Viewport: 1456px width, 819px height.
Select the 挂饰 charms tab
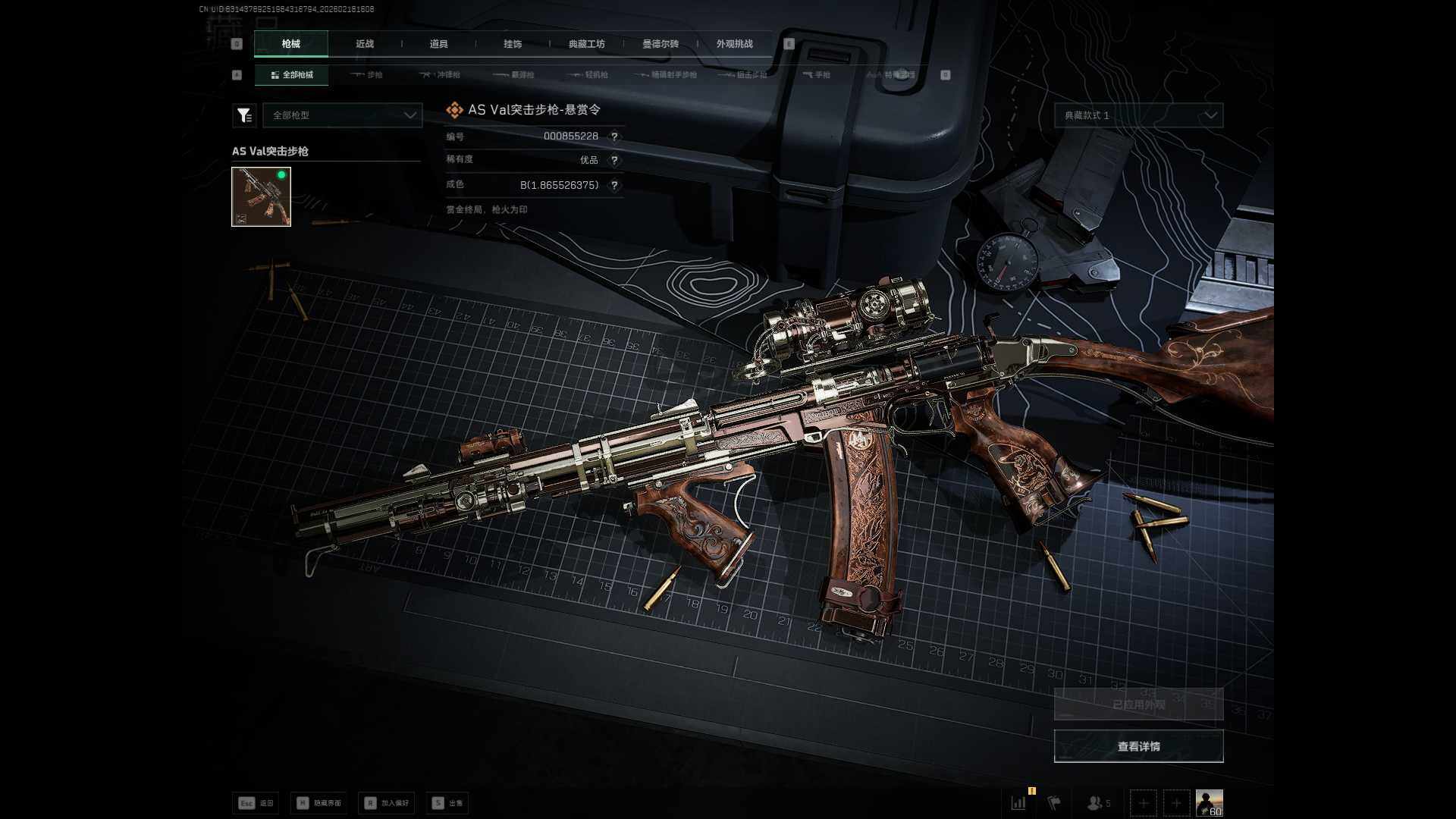(513, 44)
